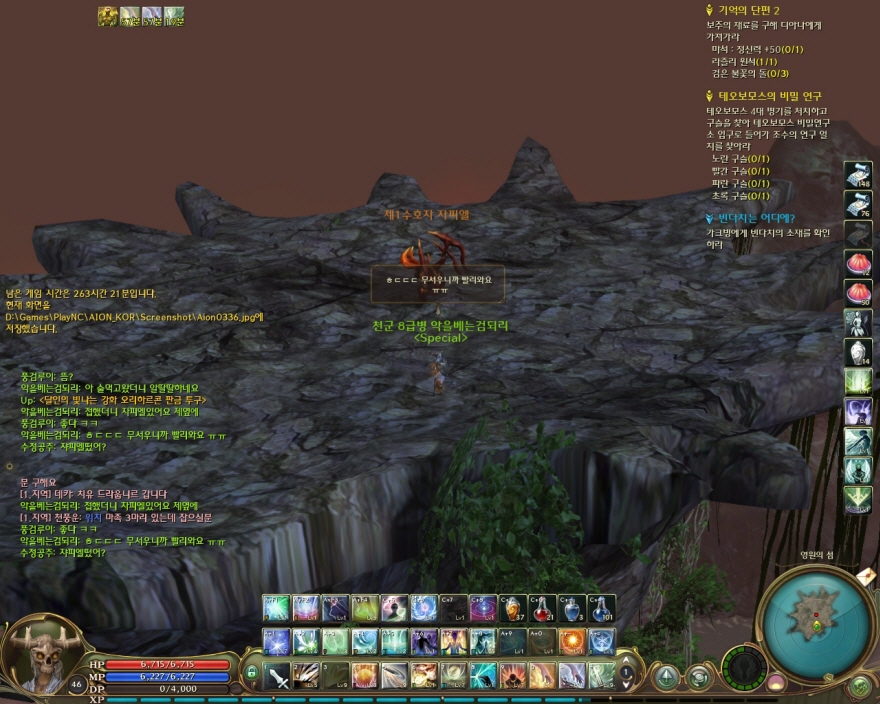
Task: Use the orange potion with 37 count
Action: tap(514, 608)
